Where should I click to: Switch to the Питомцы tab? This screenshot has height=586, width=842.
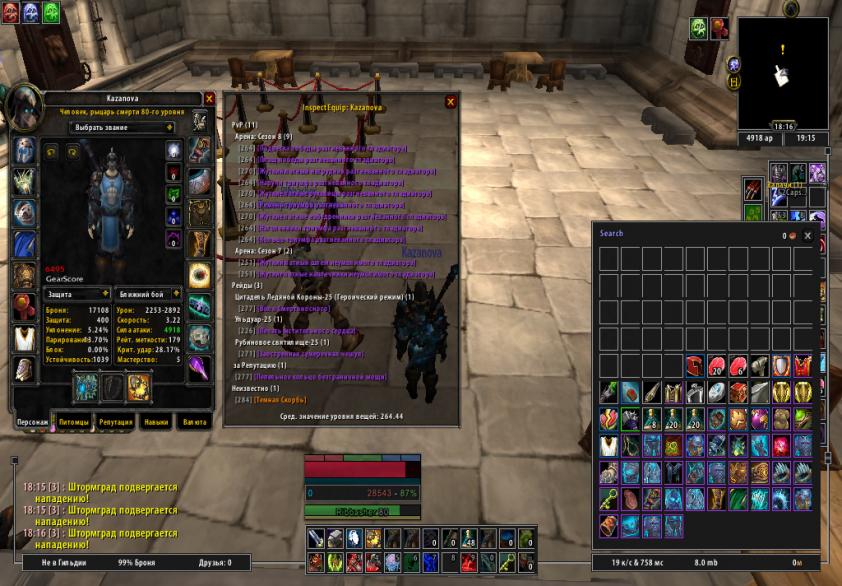click(72, 422)
